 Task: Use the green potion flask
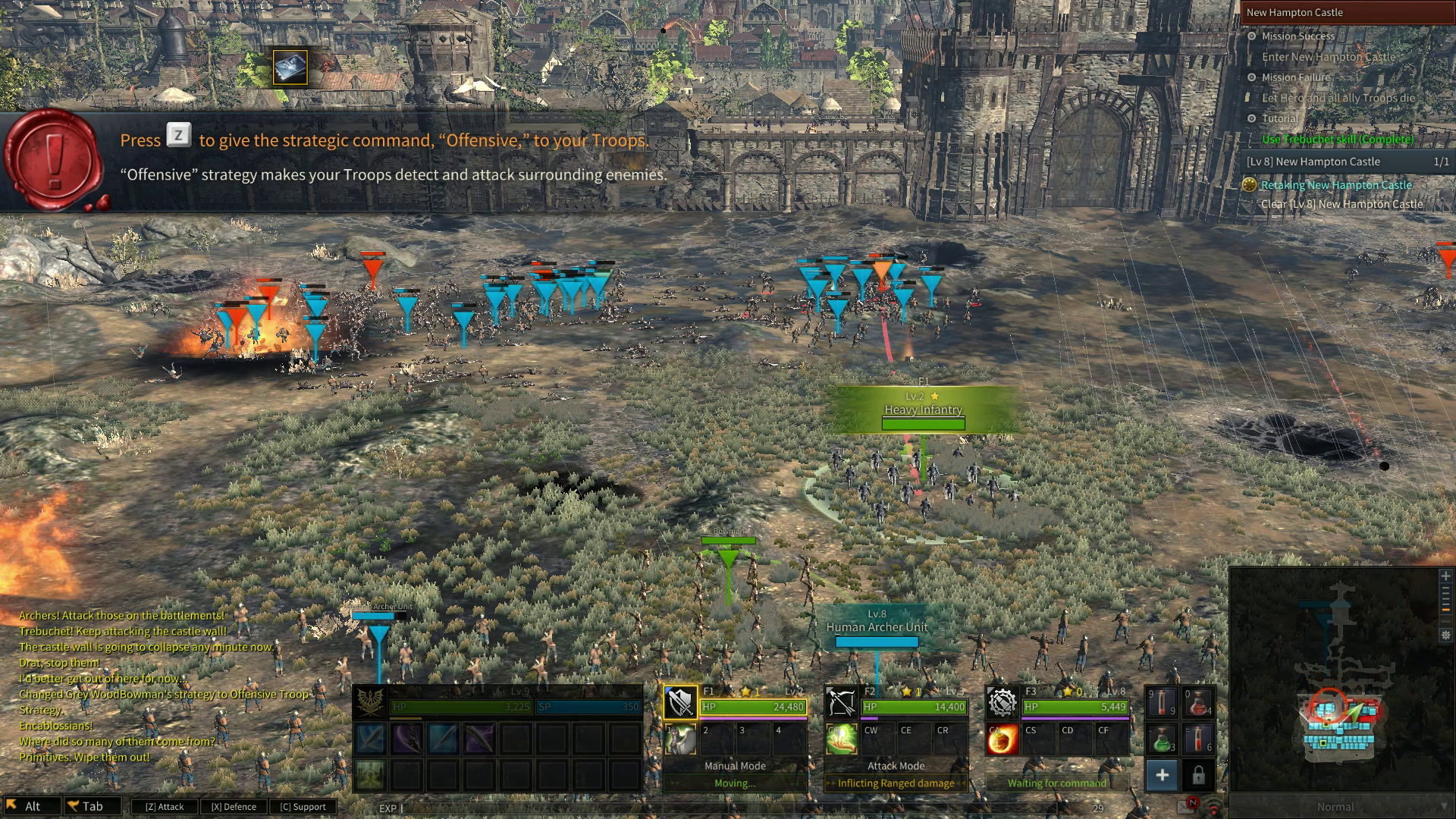coord(1163,739)
